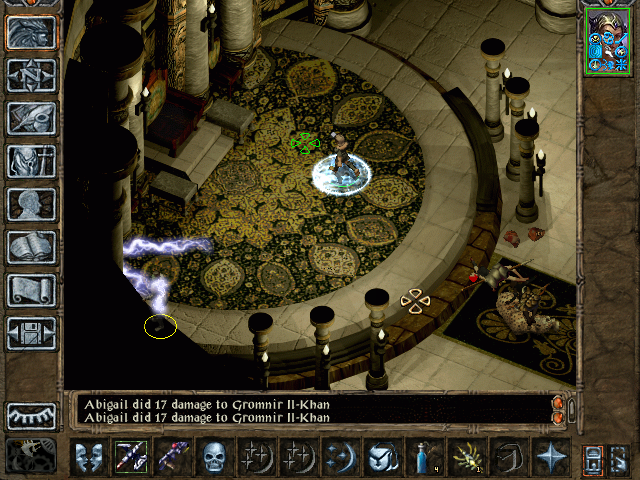Open special abilities four-pointed star button
The height and width of the screenshot is (480, 640).
point(550,457)
